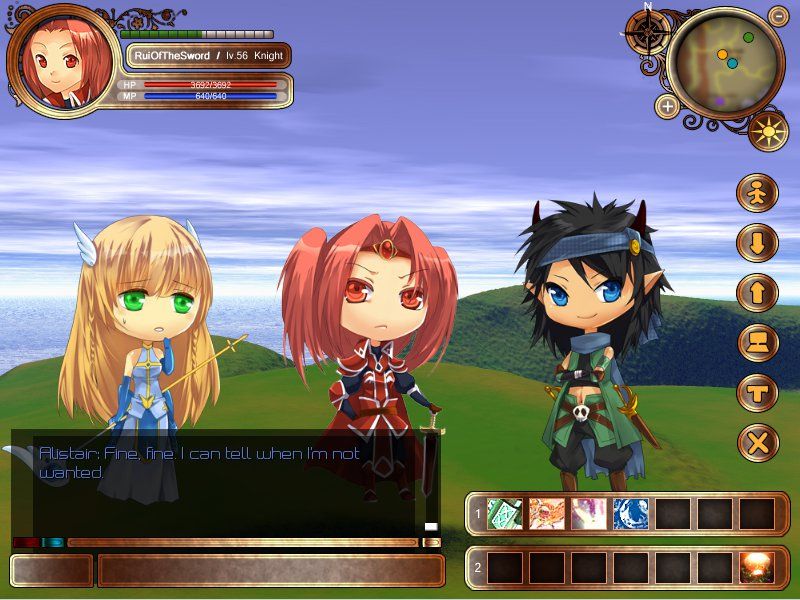This screenshot has width=800, height=600.
Task: Click the wide chat text input field
Action: click(x=270, y=570)
